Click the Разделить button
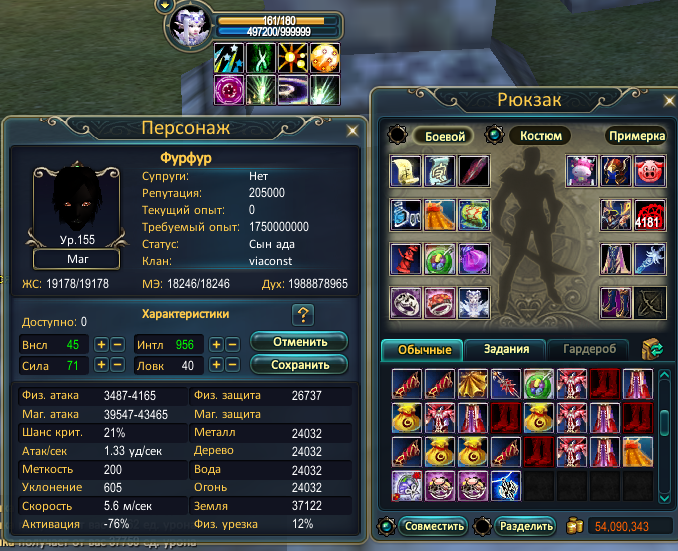 click(523, 525)
